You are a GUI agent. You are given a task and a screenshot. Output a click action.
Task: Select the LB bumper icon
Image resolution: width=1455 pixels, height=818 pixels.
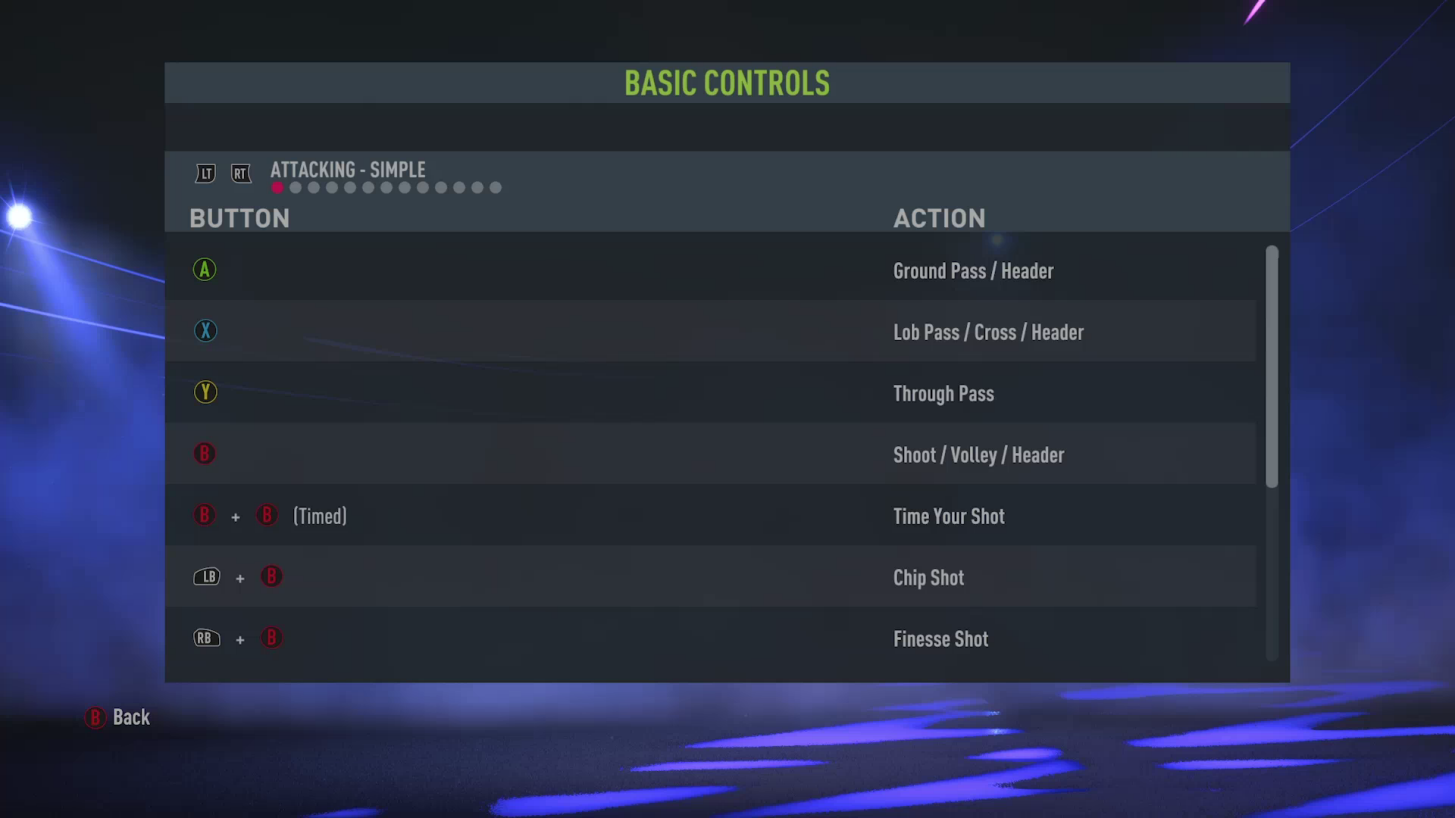click(x=206, y=576)
